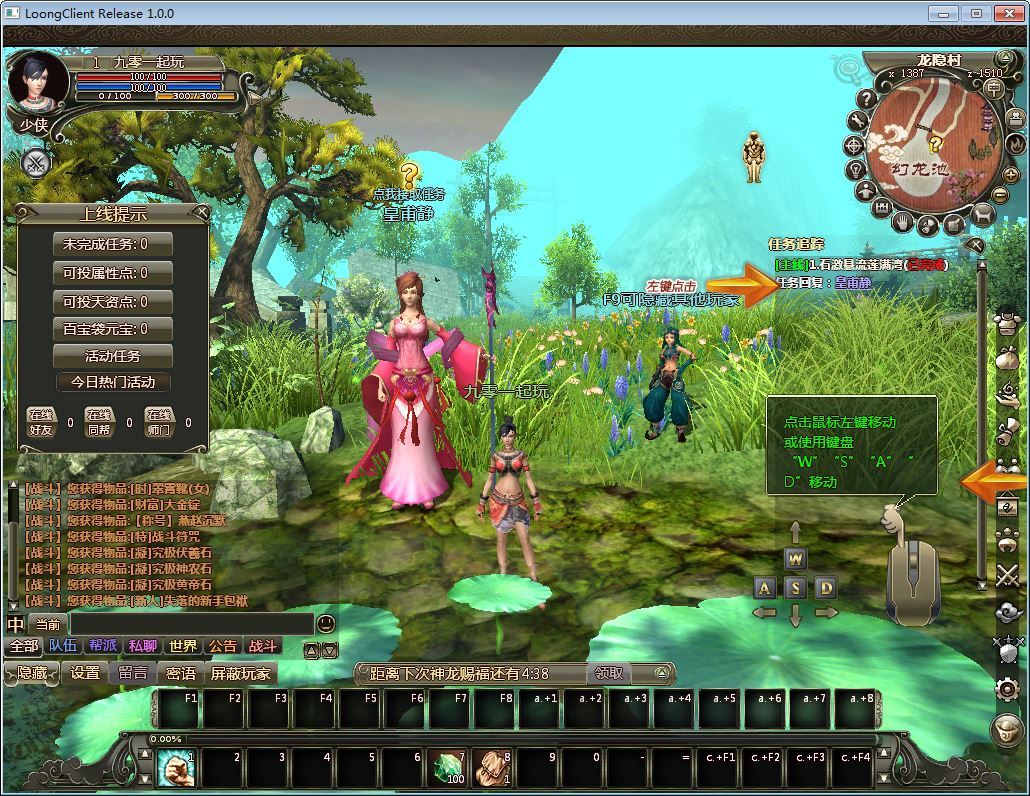Select the 战斗 chat tab
The image size is (1030, 796).
click(263, 646)
